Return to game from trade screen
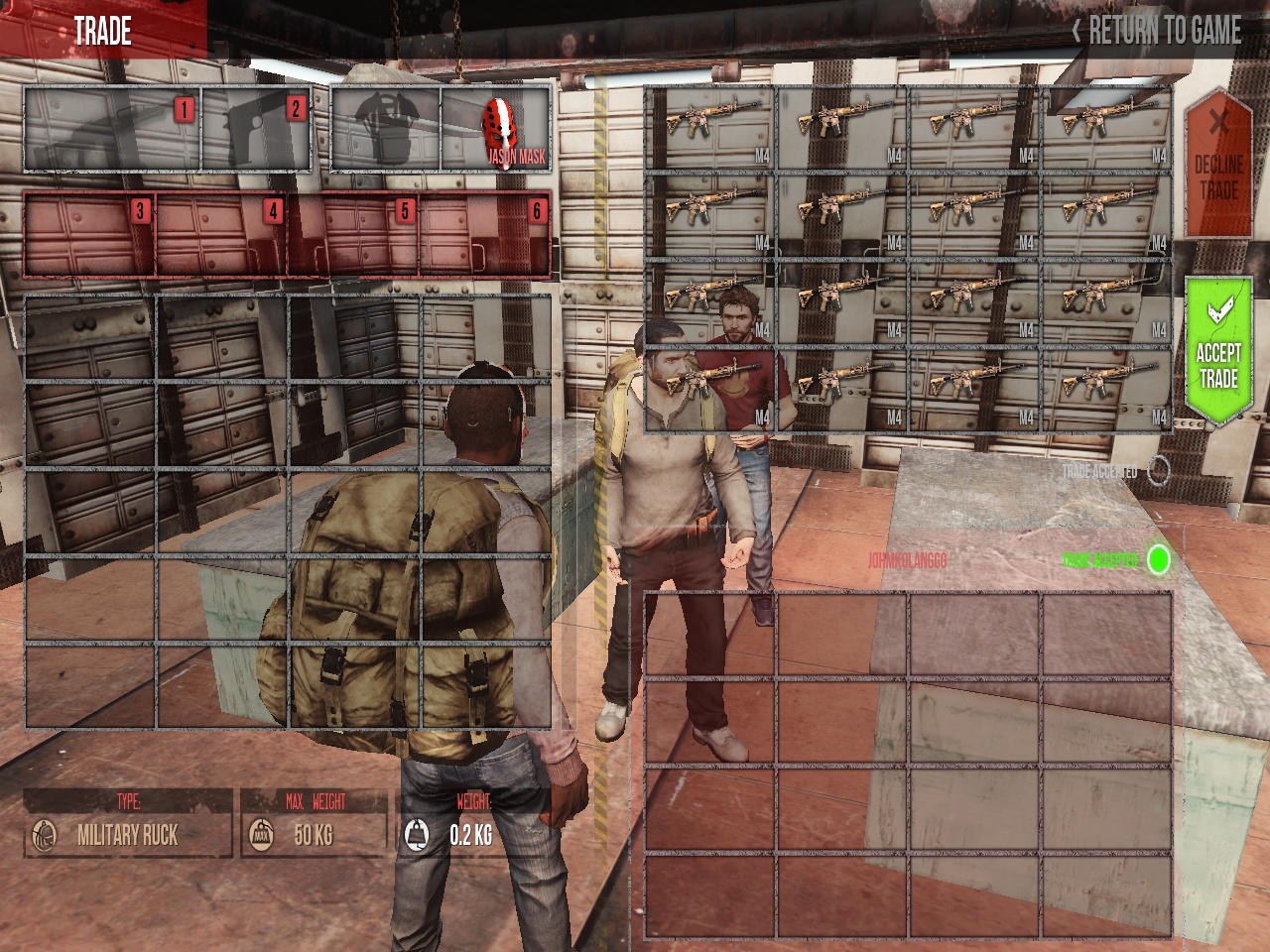1270x952 pixels. pyautogui.click(x=1157, y=31)
